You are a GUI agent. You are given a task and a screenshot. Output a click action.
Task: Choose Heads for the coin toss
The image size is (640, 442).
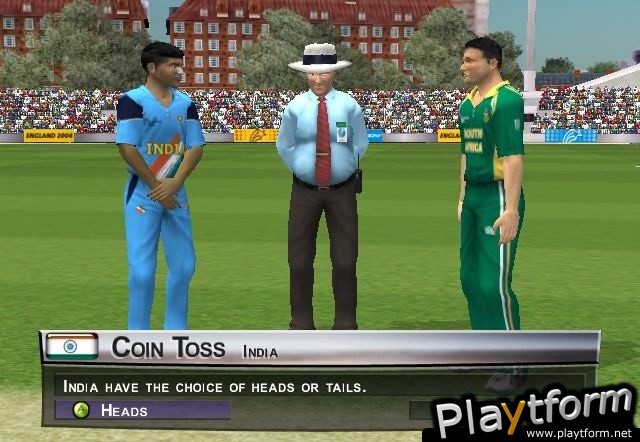click(140, 410)
